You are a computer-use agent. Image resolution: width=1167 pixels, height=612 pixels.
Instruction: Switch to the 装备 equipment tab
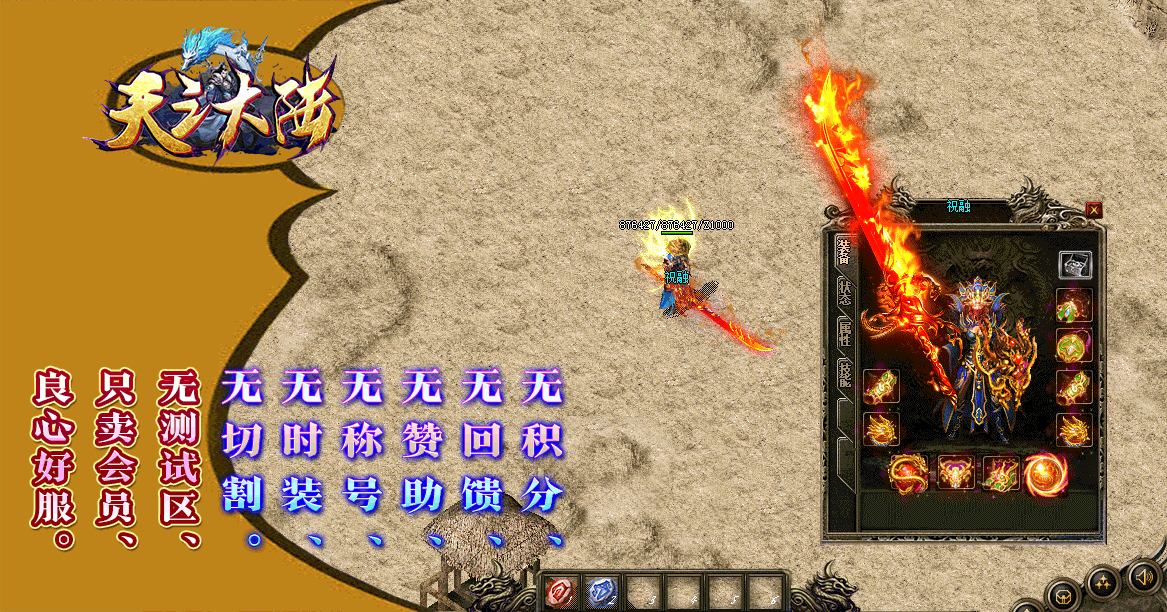click(844, 255)
